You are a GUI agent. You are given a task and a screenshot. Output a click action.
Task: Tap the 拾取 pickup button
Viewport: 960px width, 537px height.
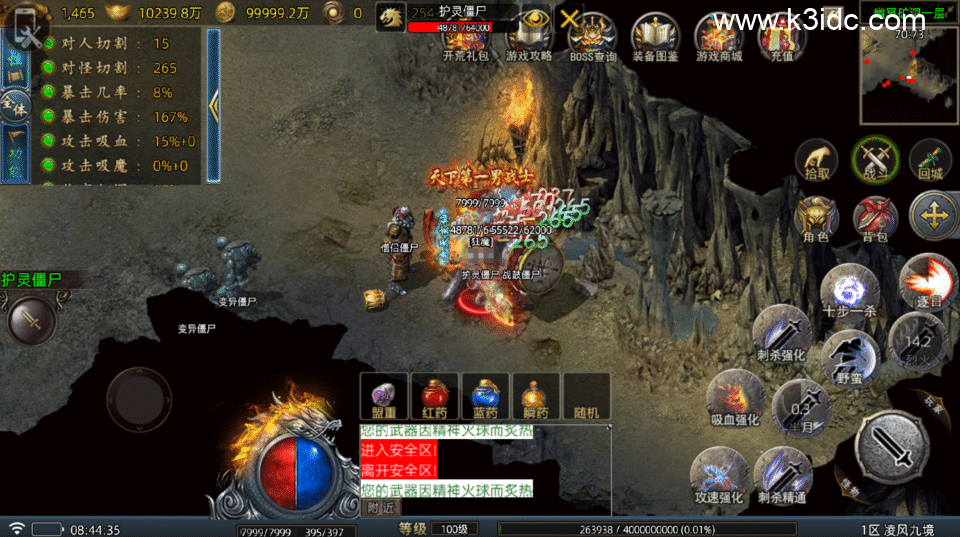pos(816,160)
